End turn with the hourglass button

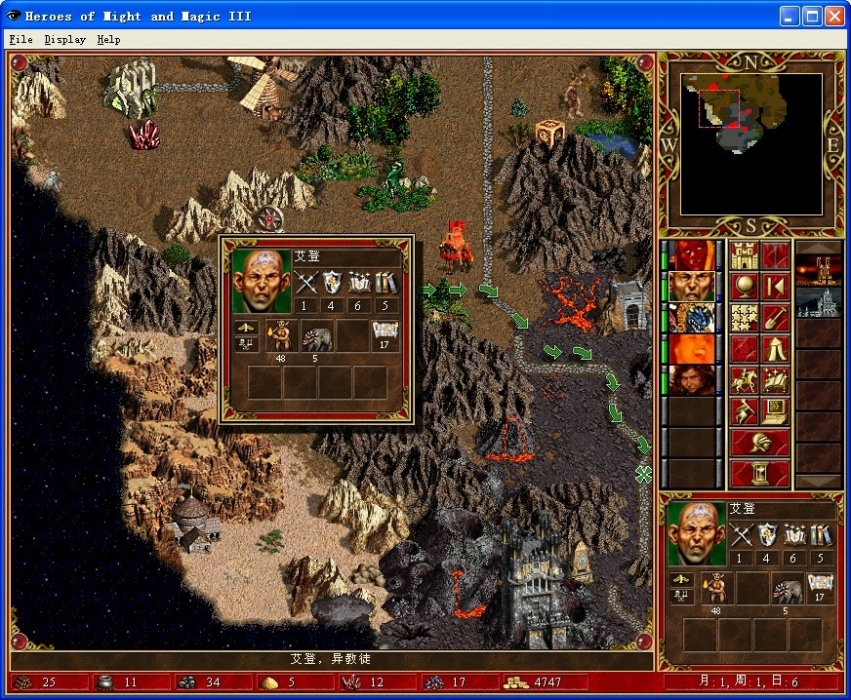point(759,472)
